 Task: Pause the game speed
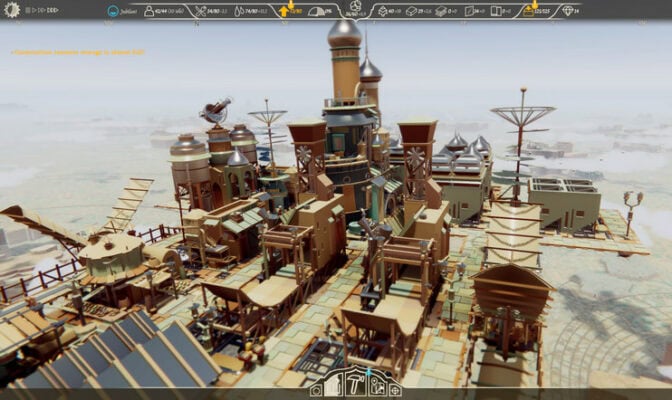29,10
